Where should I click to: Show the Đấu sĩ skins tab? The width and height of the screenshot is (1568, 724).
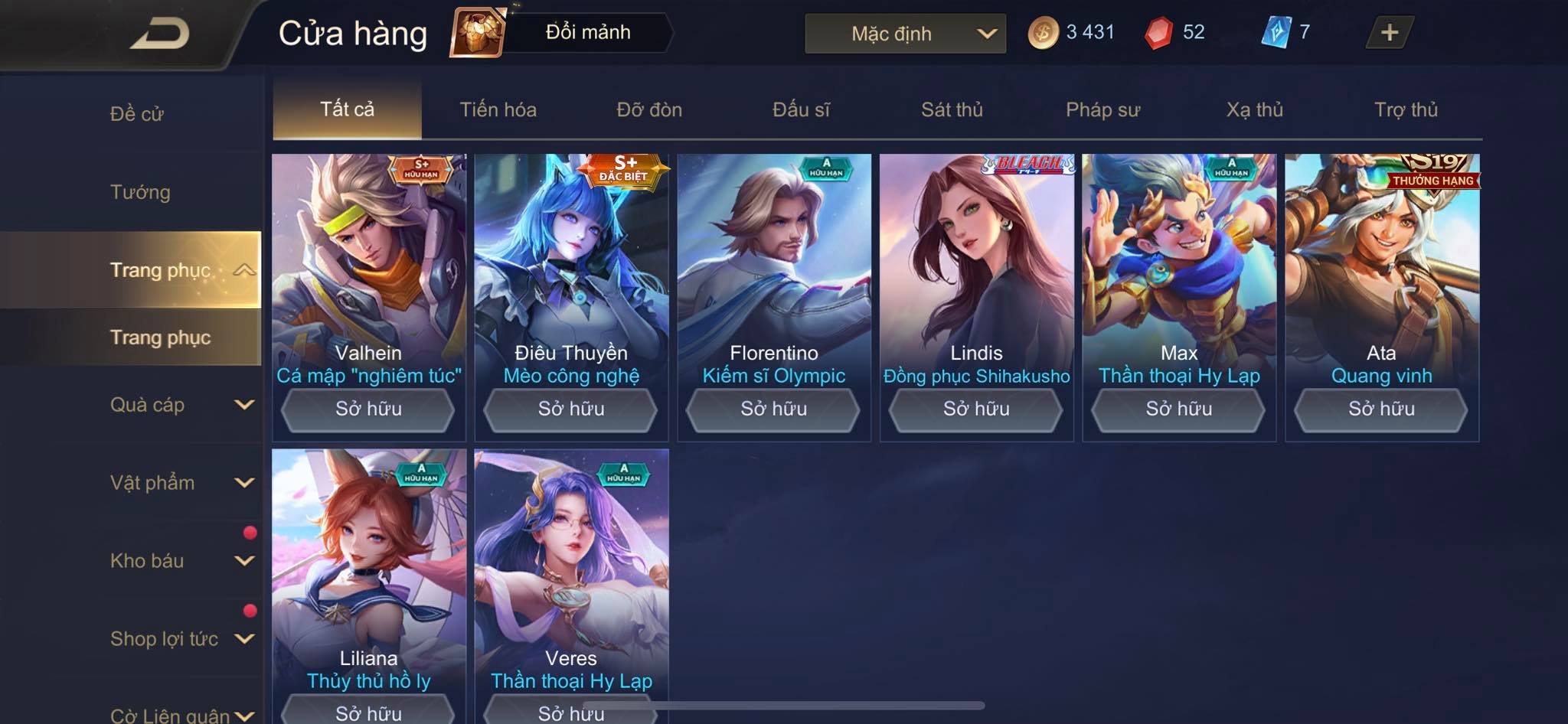point(801,109)
